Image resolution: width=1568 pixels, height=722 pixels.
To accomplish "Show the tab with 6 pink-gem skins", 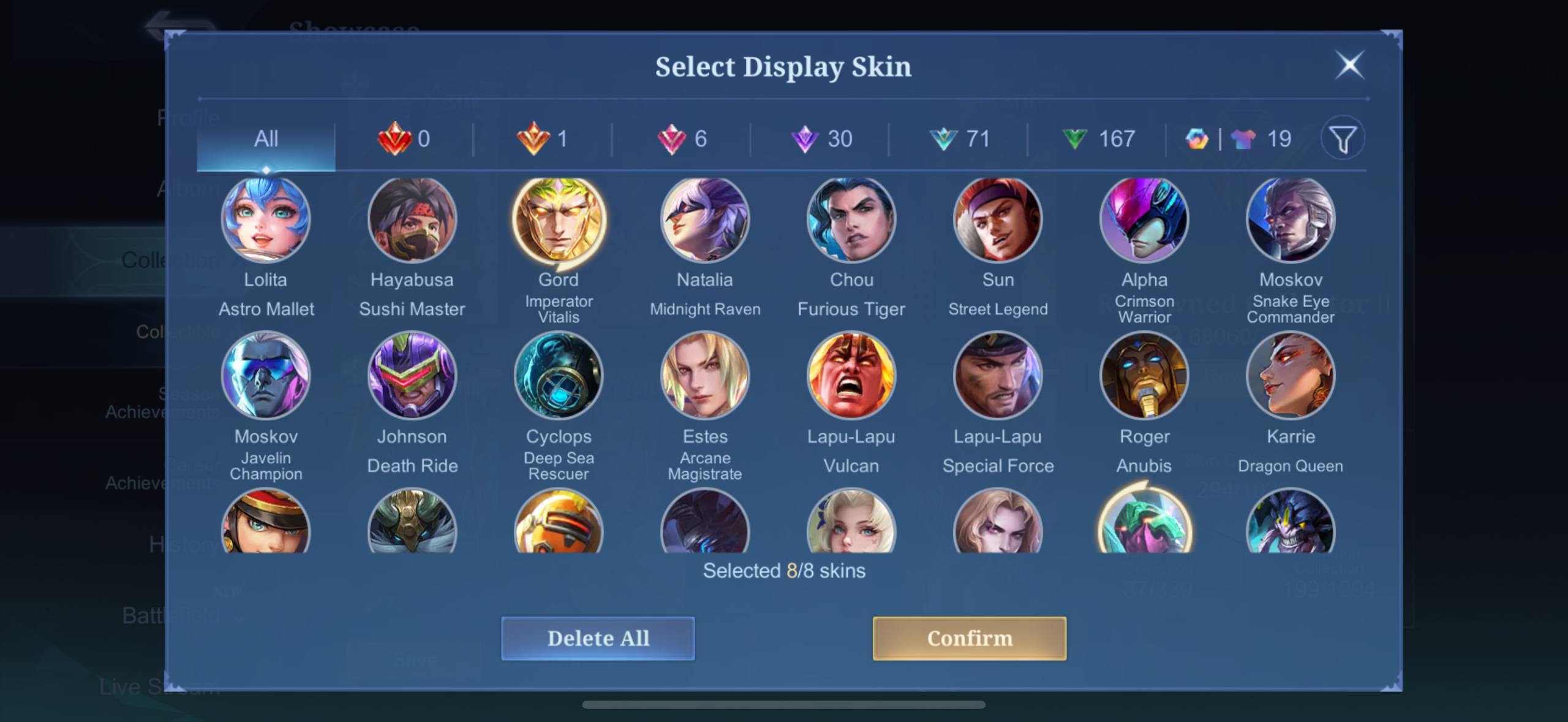I will tap(682, 139).
